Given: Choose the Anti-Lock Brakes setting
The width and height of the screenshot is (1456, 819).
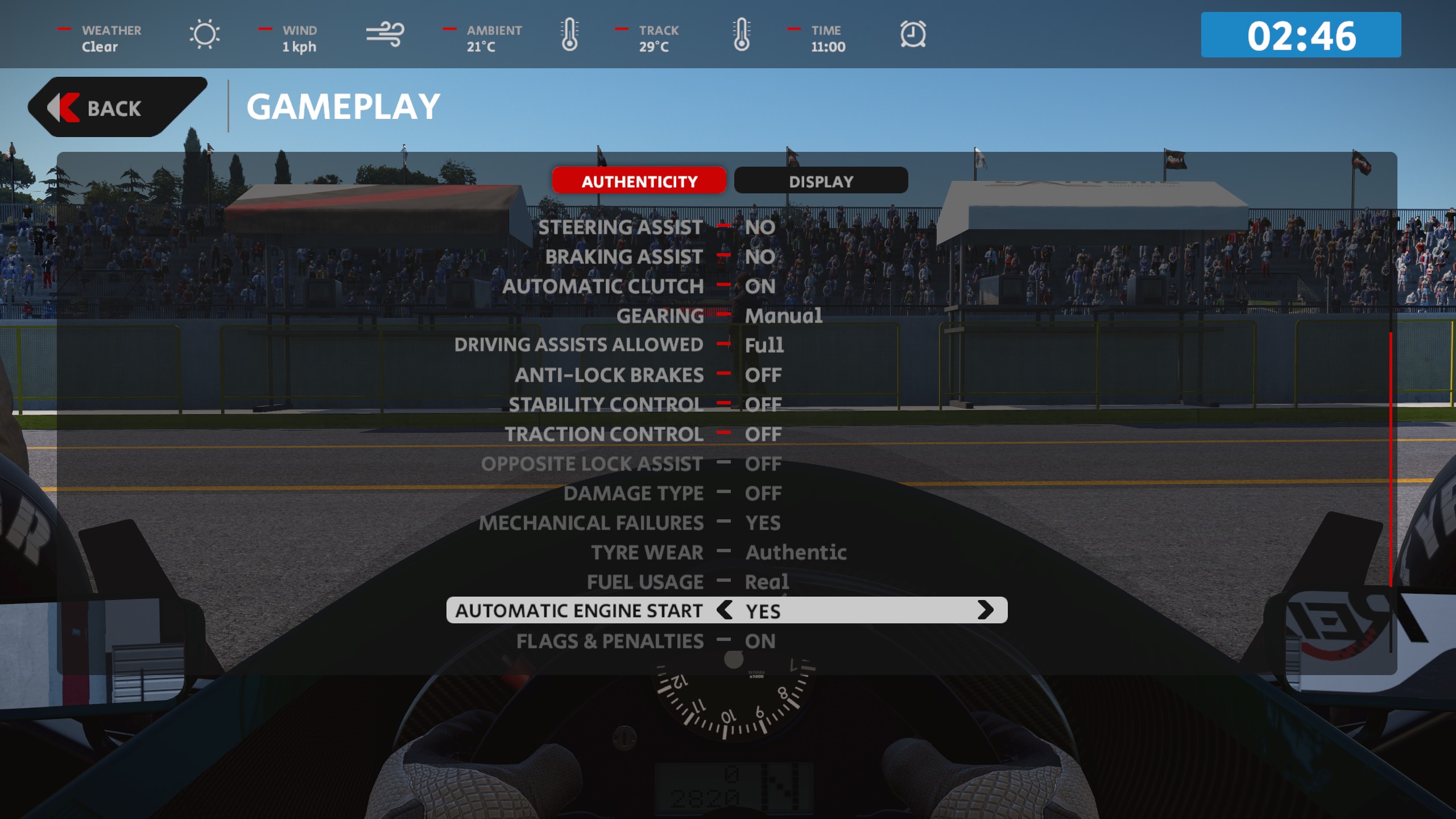Looking at the screenshot, I should [x=609, y=375].
